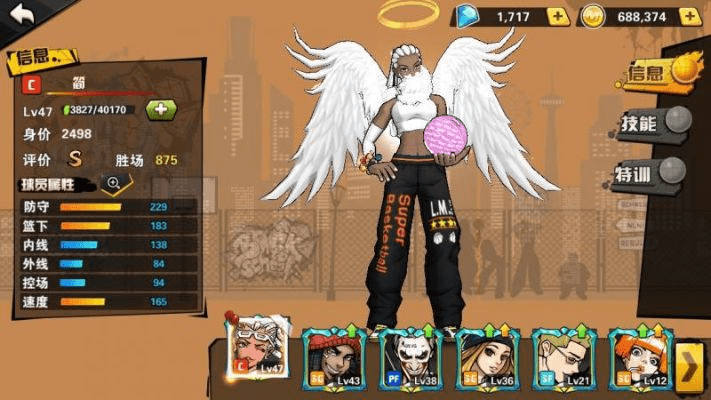Add more diamonds with the plus button
Image resolution: width=711 pixels, height=400 pixels.
[558, 16]
